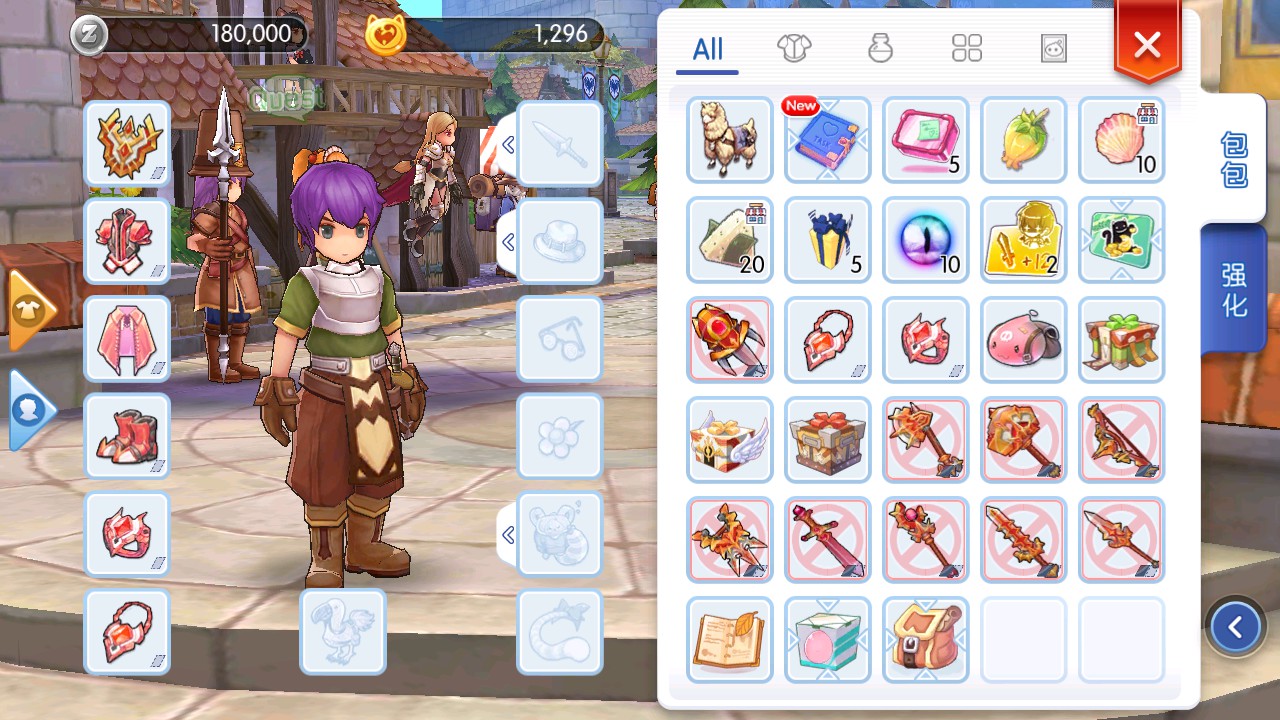Select the equipped red armor slot

(x=127, y=241)
